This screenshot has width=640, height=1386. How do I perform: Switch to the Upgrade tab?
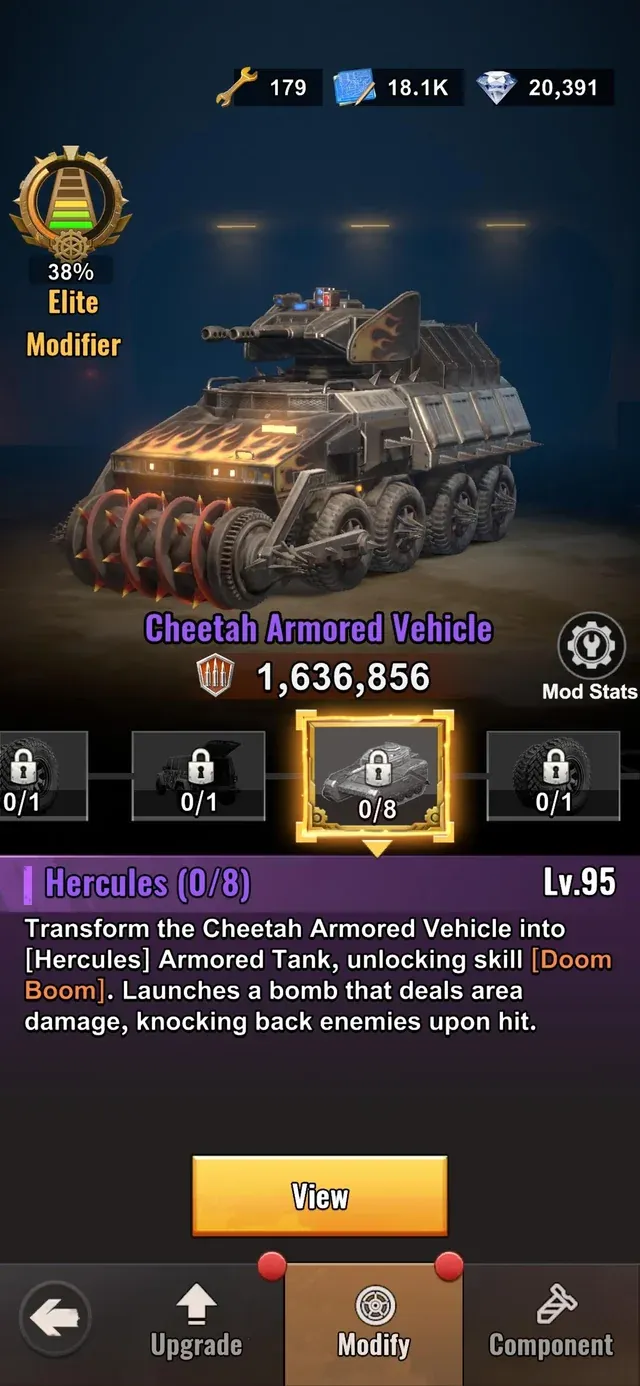[196, 1322]
